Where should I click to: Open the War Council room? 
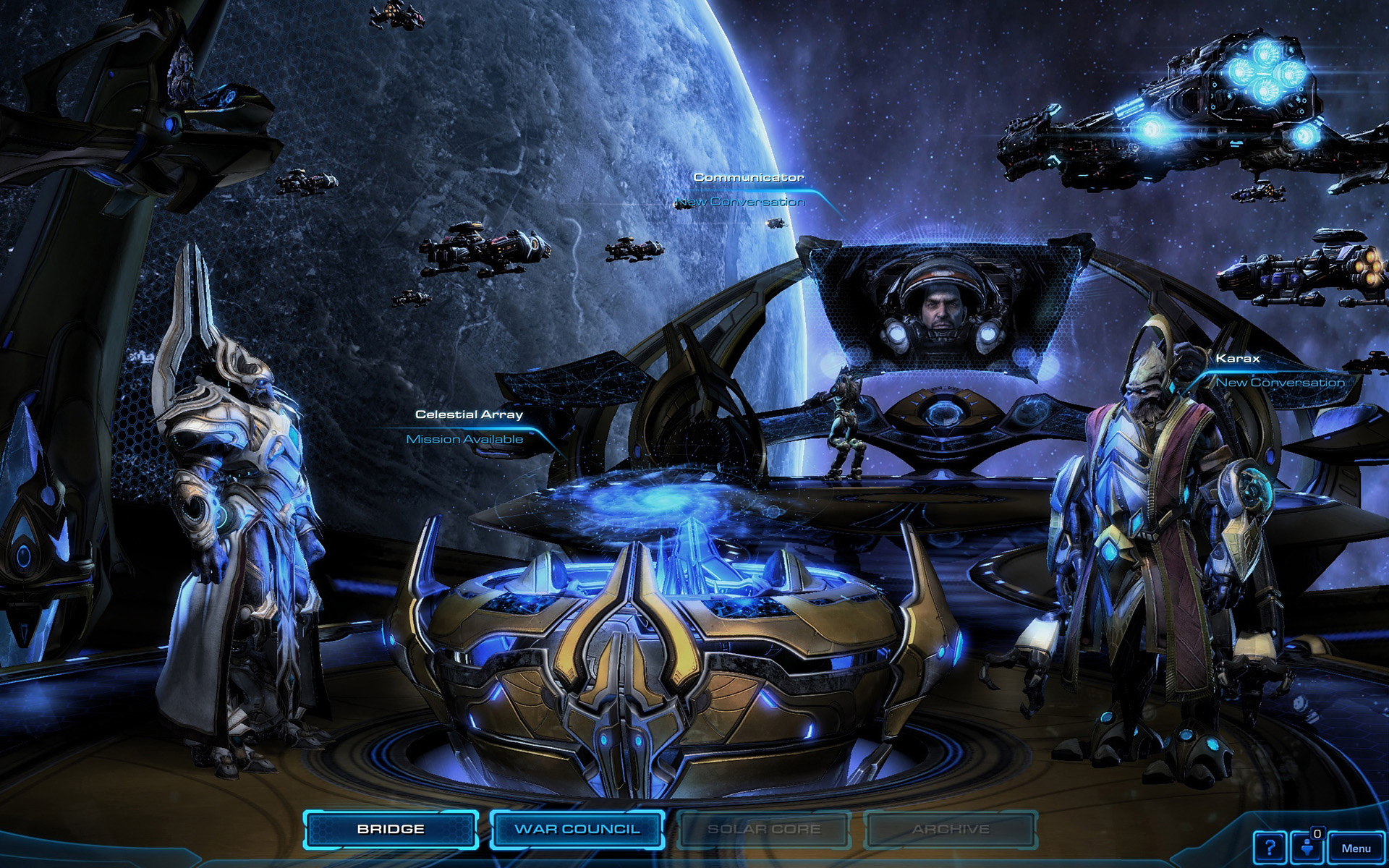(577, 829)
